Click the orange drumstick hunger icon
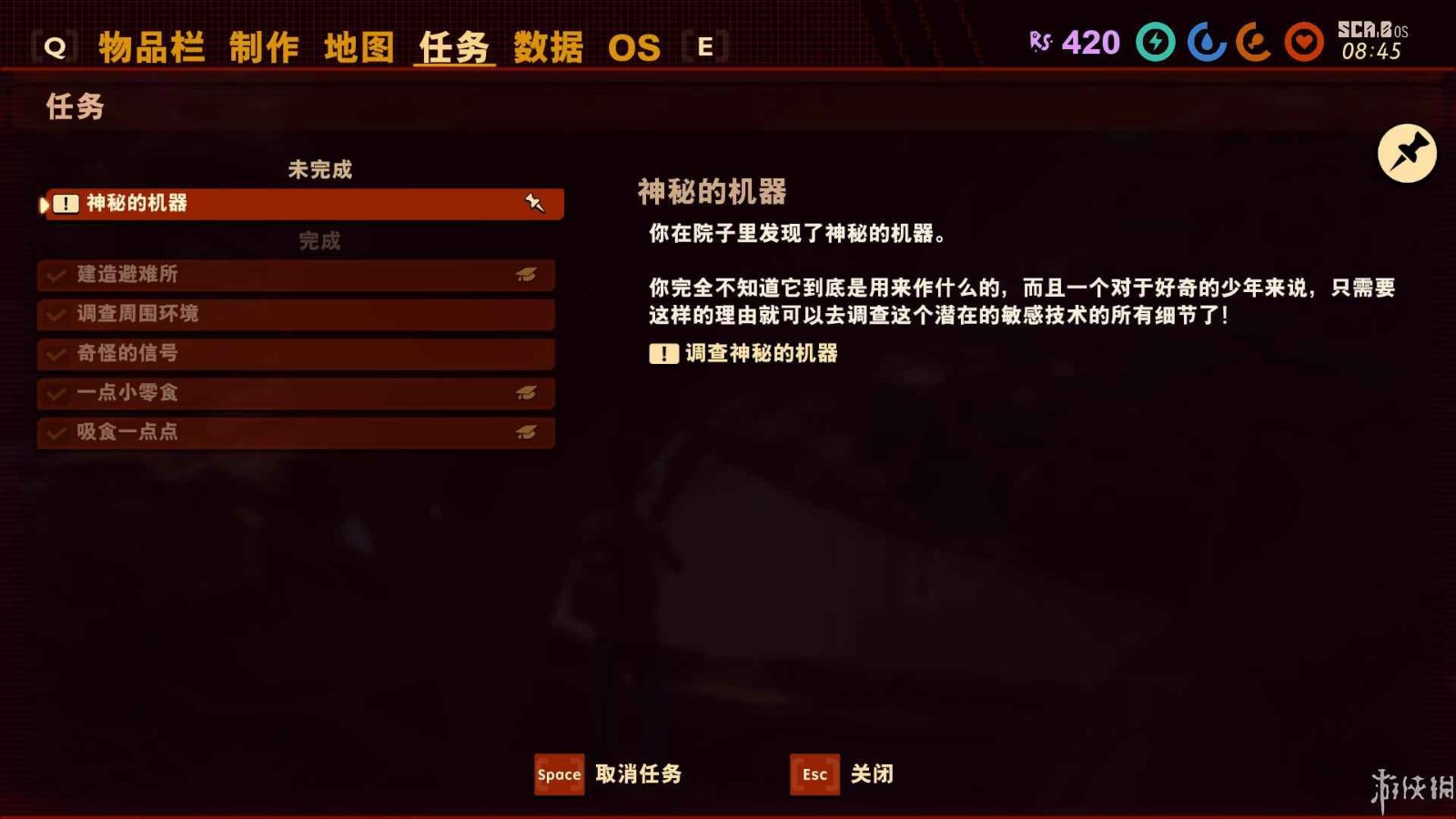Screen dimensions: 1456x819 (x=1254, y=42)
